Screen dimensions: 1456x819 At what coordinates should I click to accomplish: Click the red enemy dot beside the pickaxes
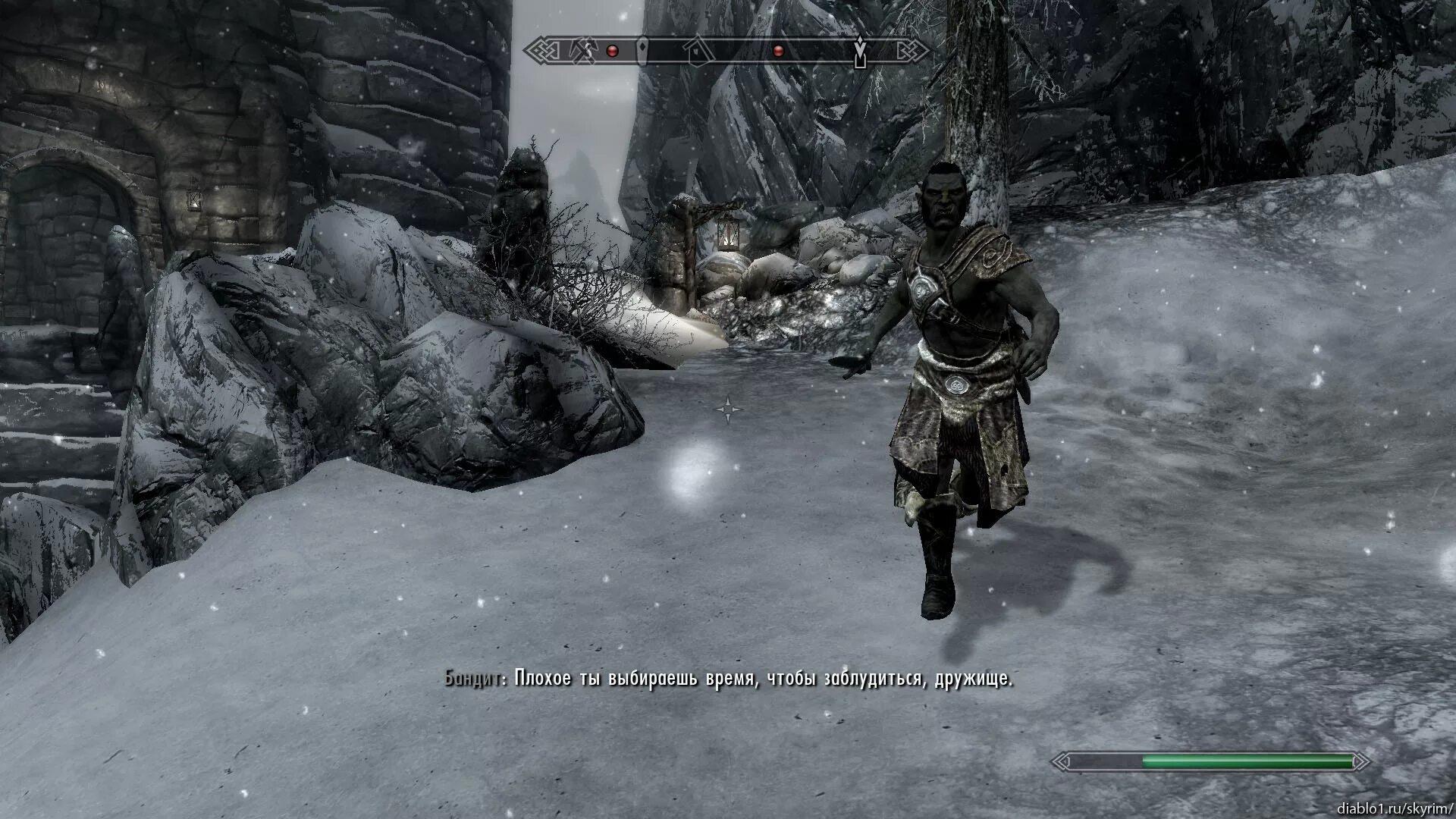point(613,52)
